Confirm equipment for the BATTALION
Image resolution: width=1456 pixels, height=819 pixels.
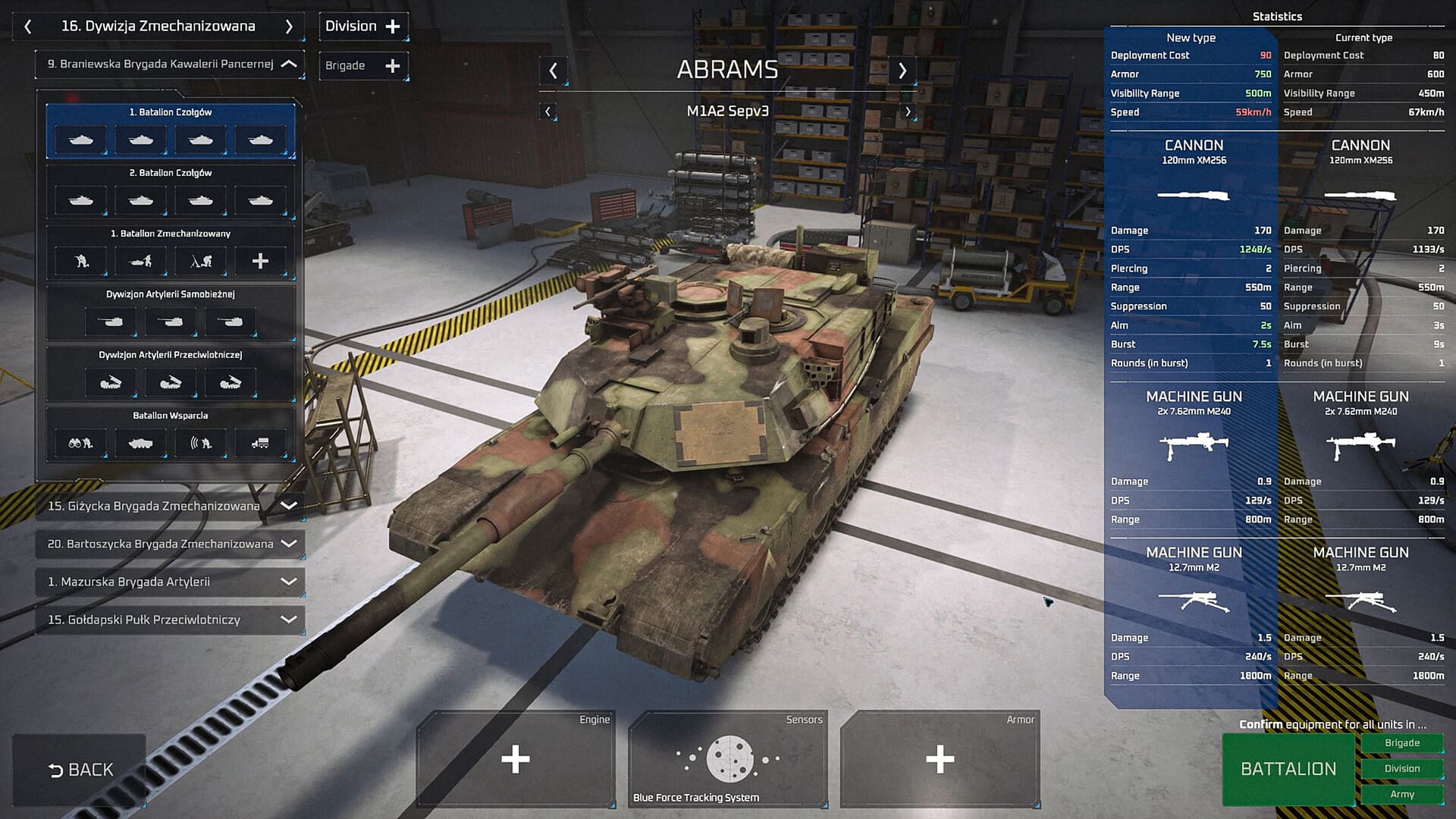click(1288, 769)
